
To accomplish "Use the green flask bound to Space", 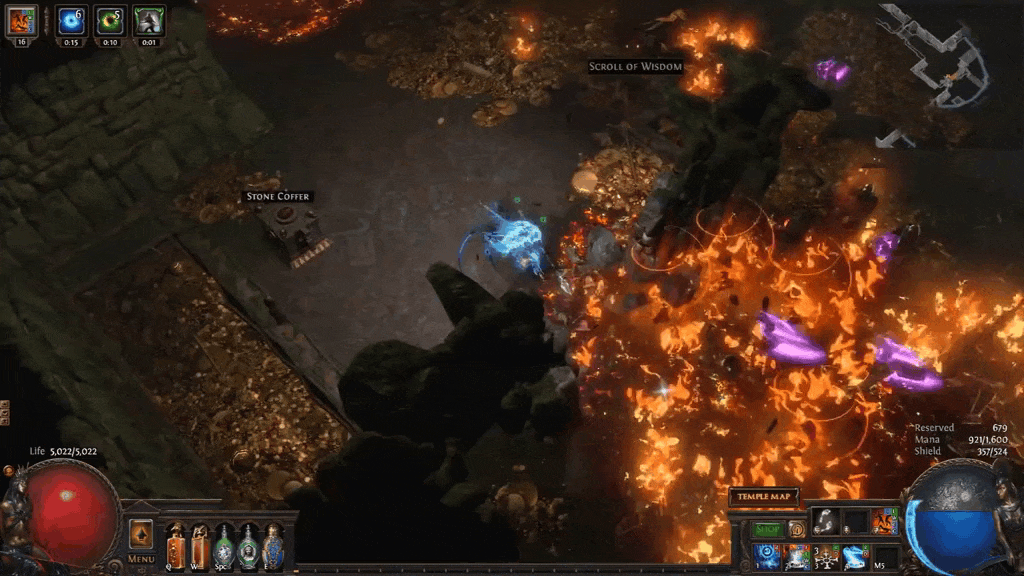I will (x=224, y=544).
